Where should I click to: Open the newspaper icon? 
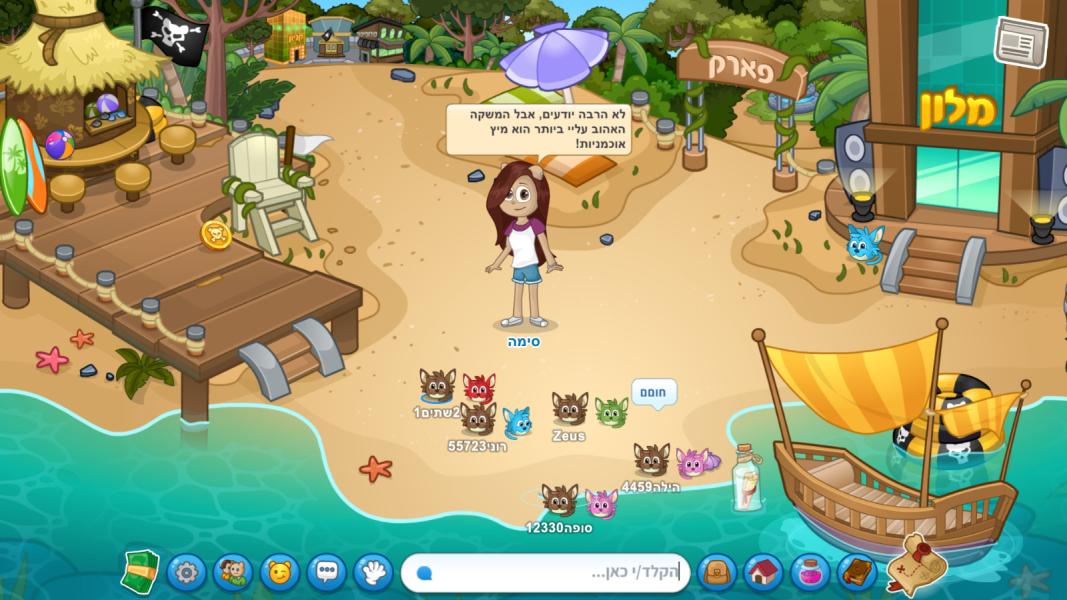[1019, 42]
